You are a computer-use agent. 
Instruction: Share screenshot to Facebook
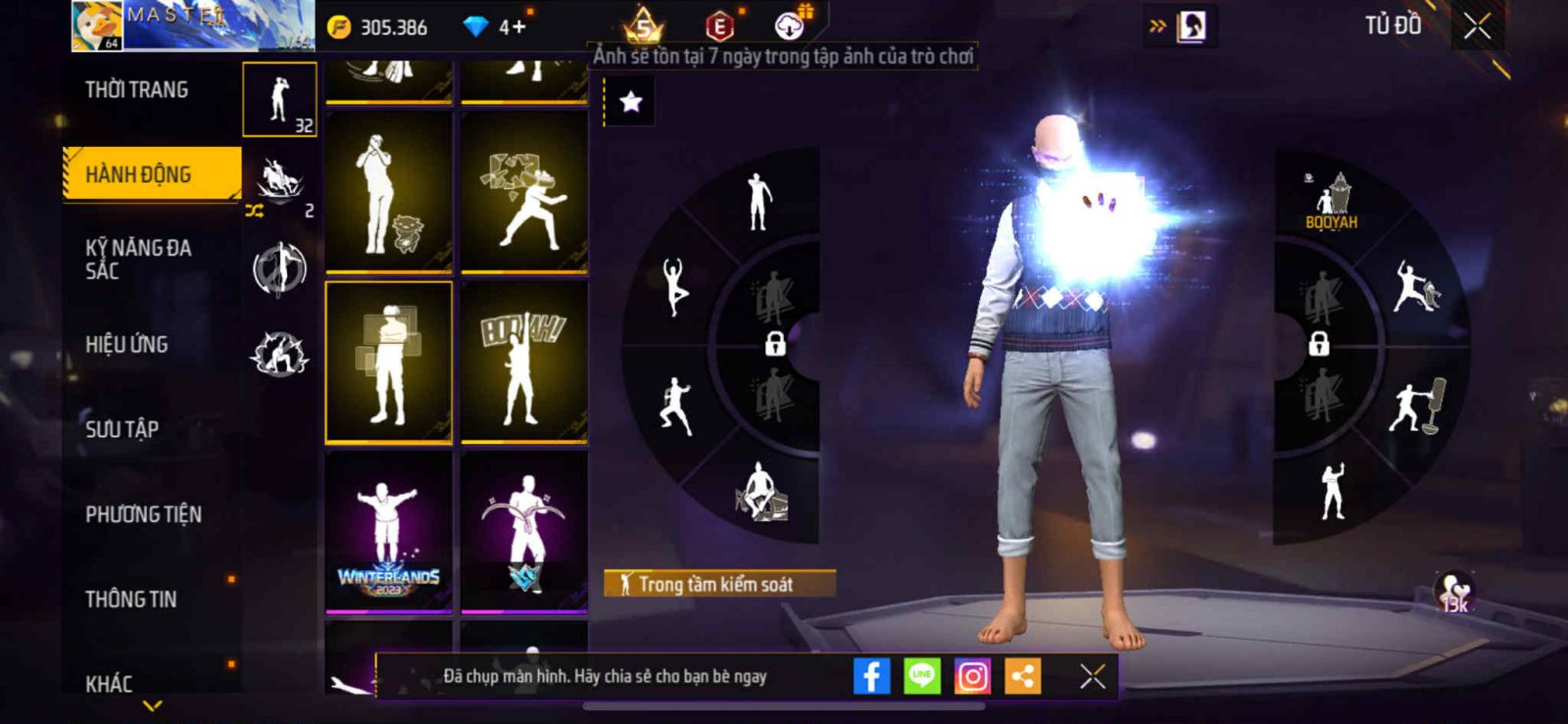click(x=871, y=676)
